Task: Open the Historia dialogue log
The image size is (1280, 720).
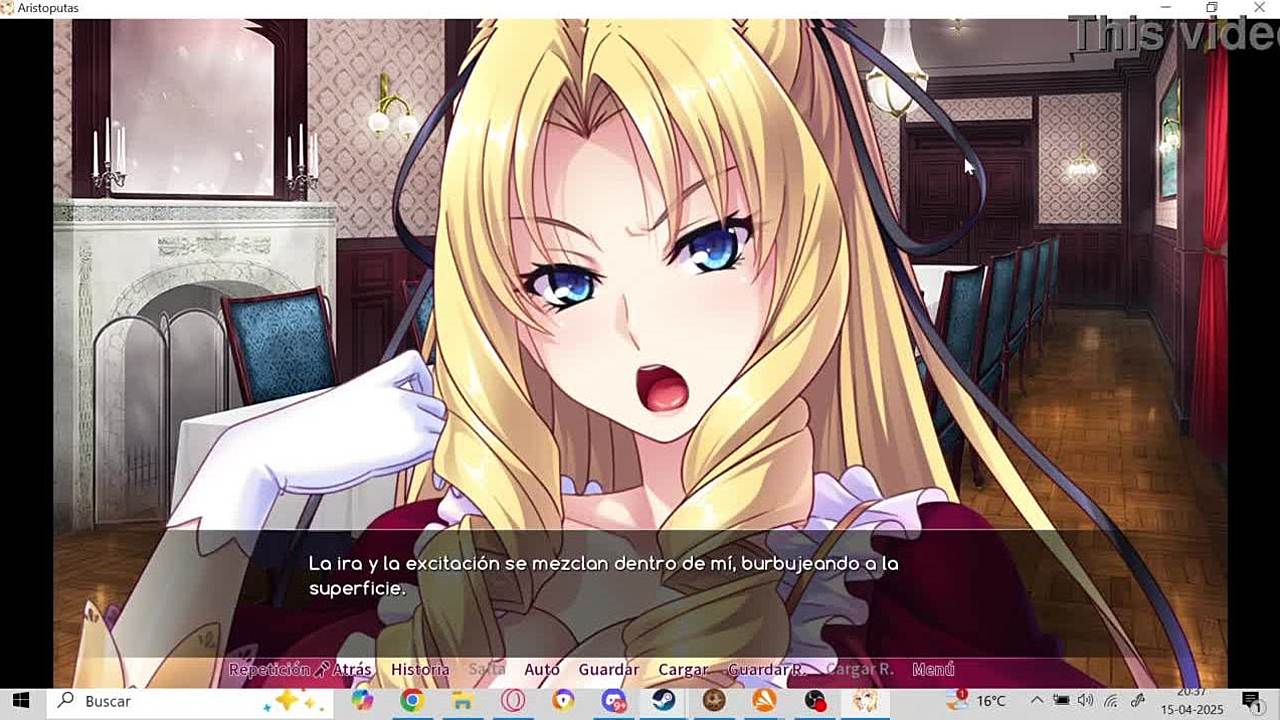Action: point(420,670)
